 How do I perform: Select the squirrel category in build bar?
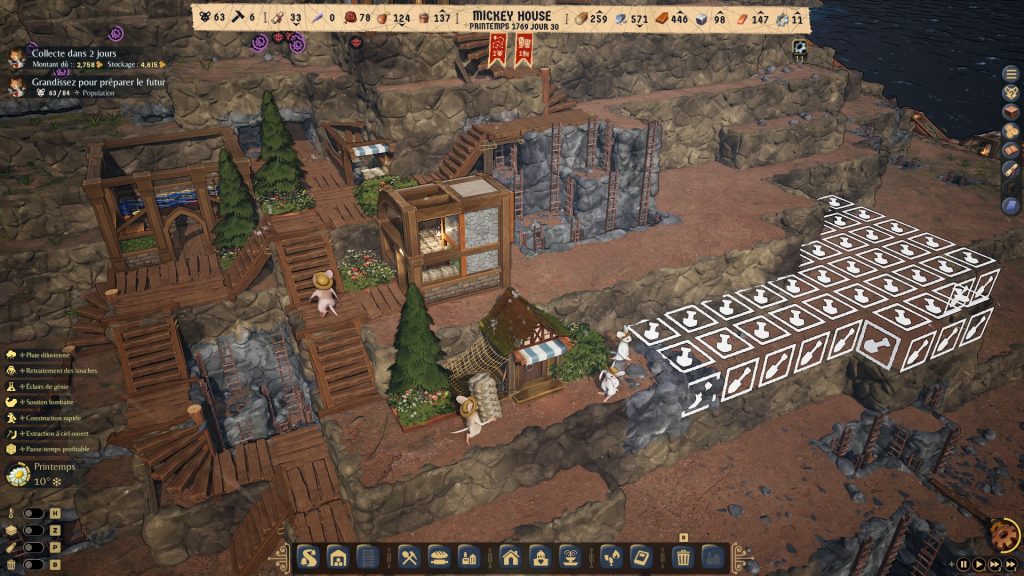coord(308,557)
